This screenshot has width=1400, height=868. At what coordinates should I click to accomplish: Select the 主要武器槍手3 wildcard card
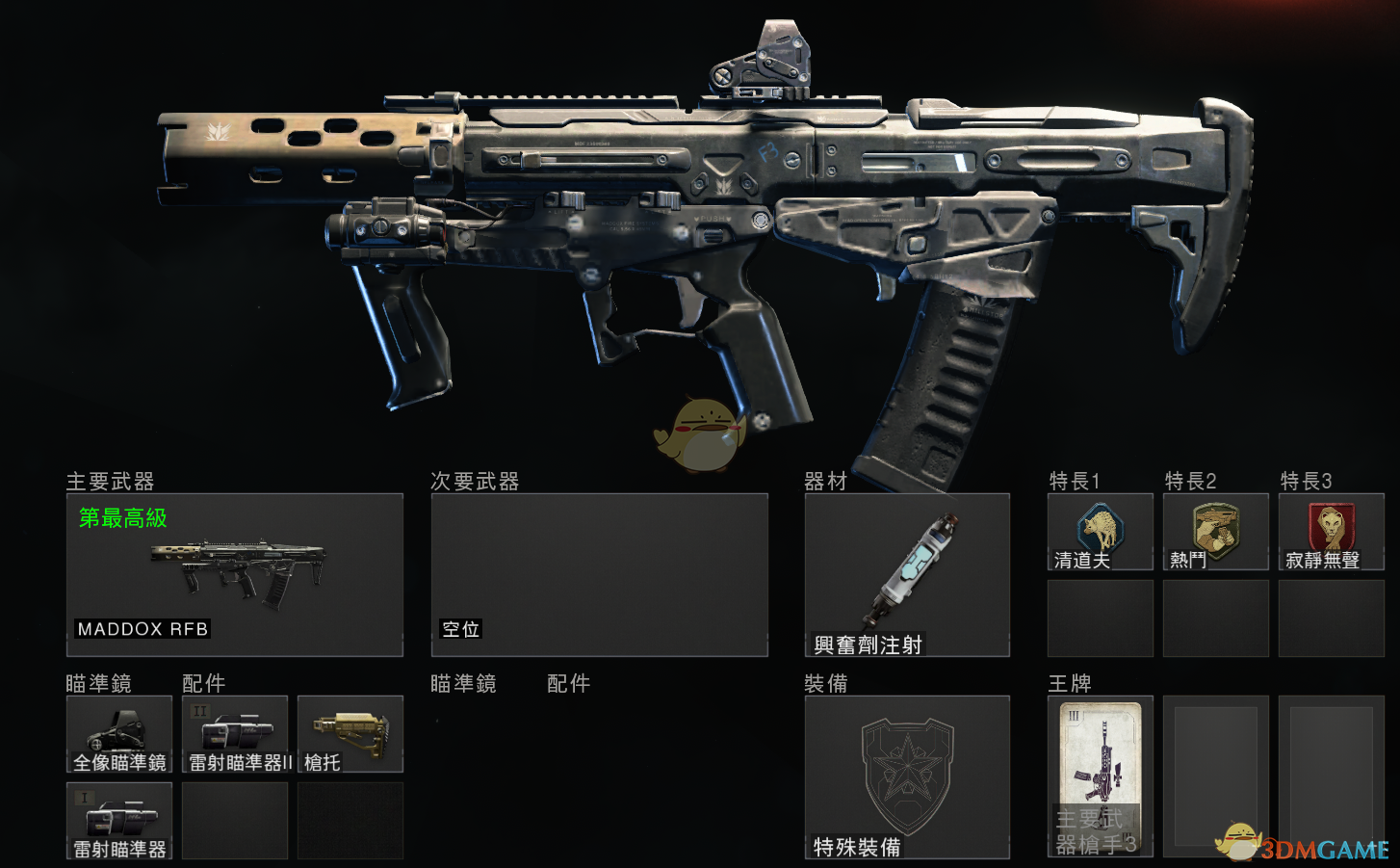(x=1101, y=776)
